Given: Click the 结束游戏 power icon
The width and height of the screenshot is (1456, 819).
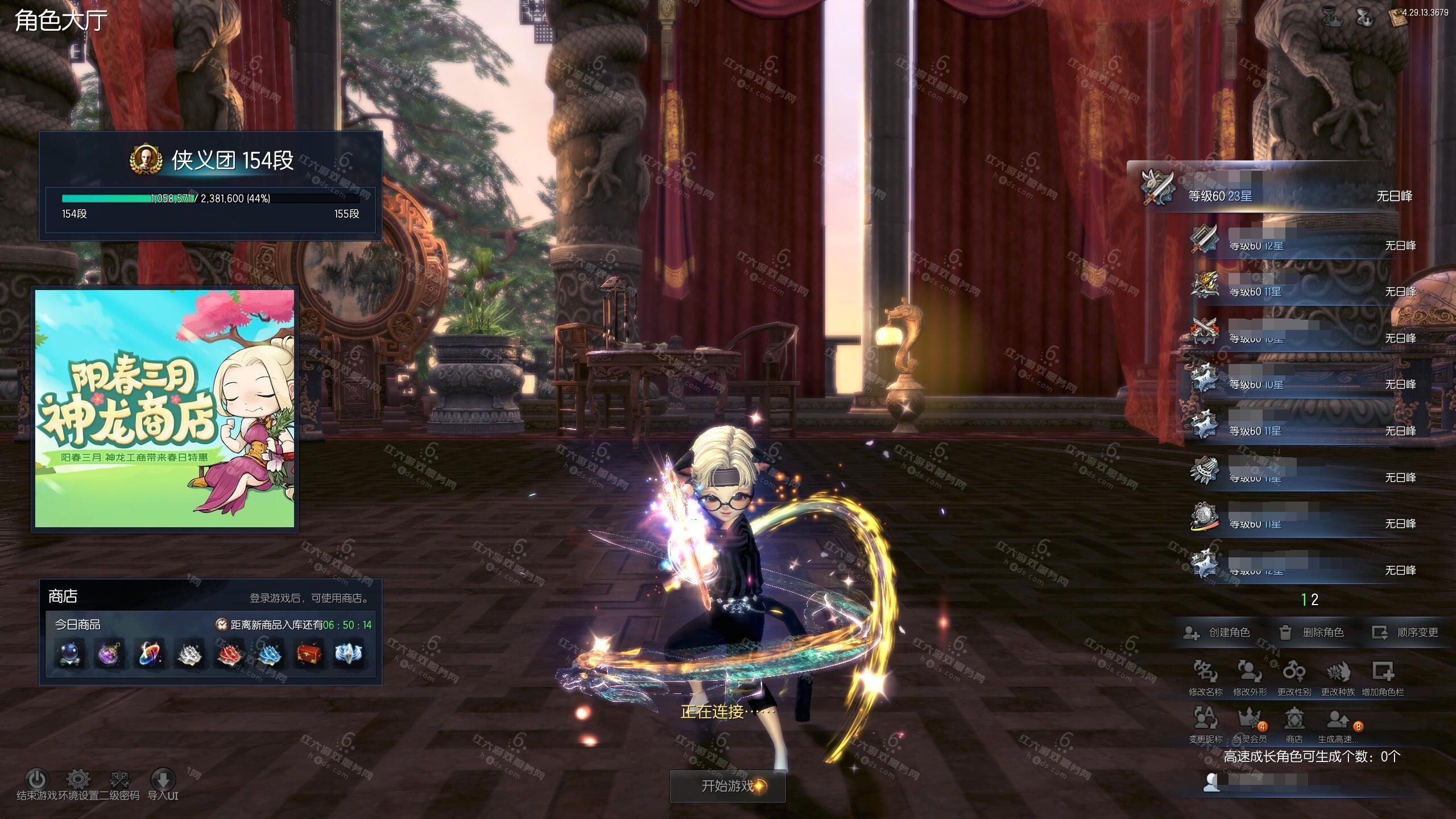Looking at the screenshot, I should coord(37,779).
